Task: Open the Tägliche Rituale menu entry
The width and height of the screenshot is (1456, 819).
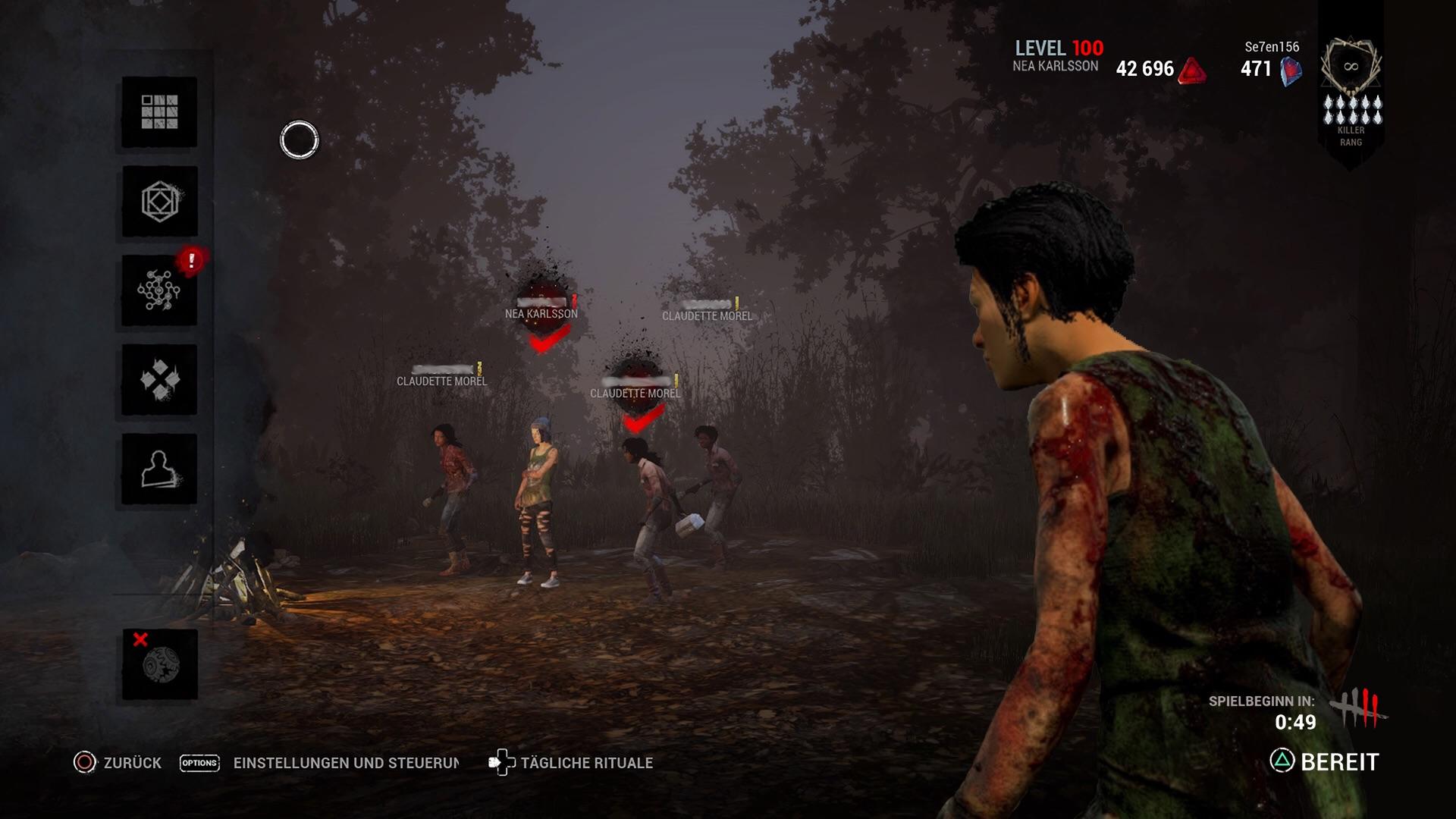Action: click(x=588, y=764)
